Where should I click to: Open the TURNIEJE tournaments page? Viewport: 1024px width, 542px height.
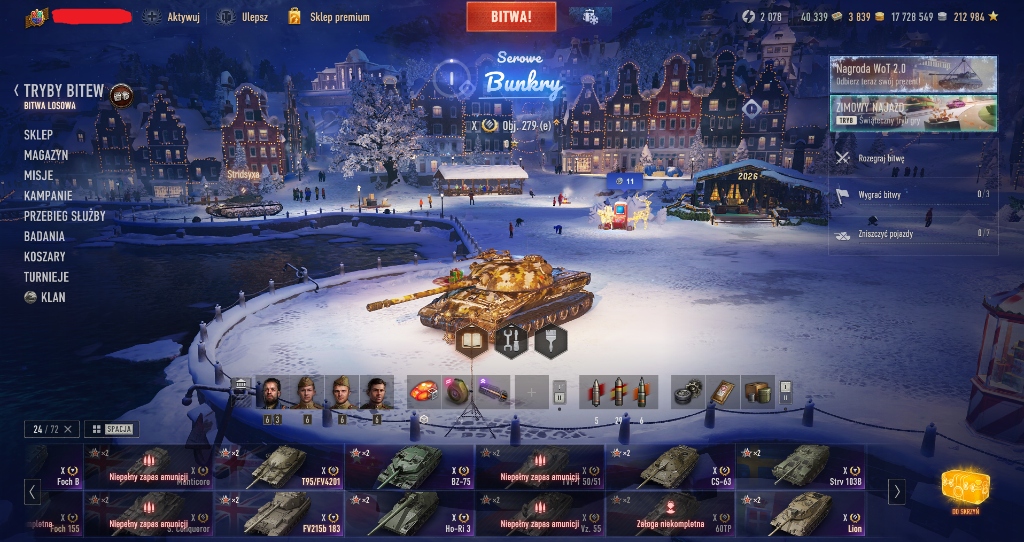46,277
